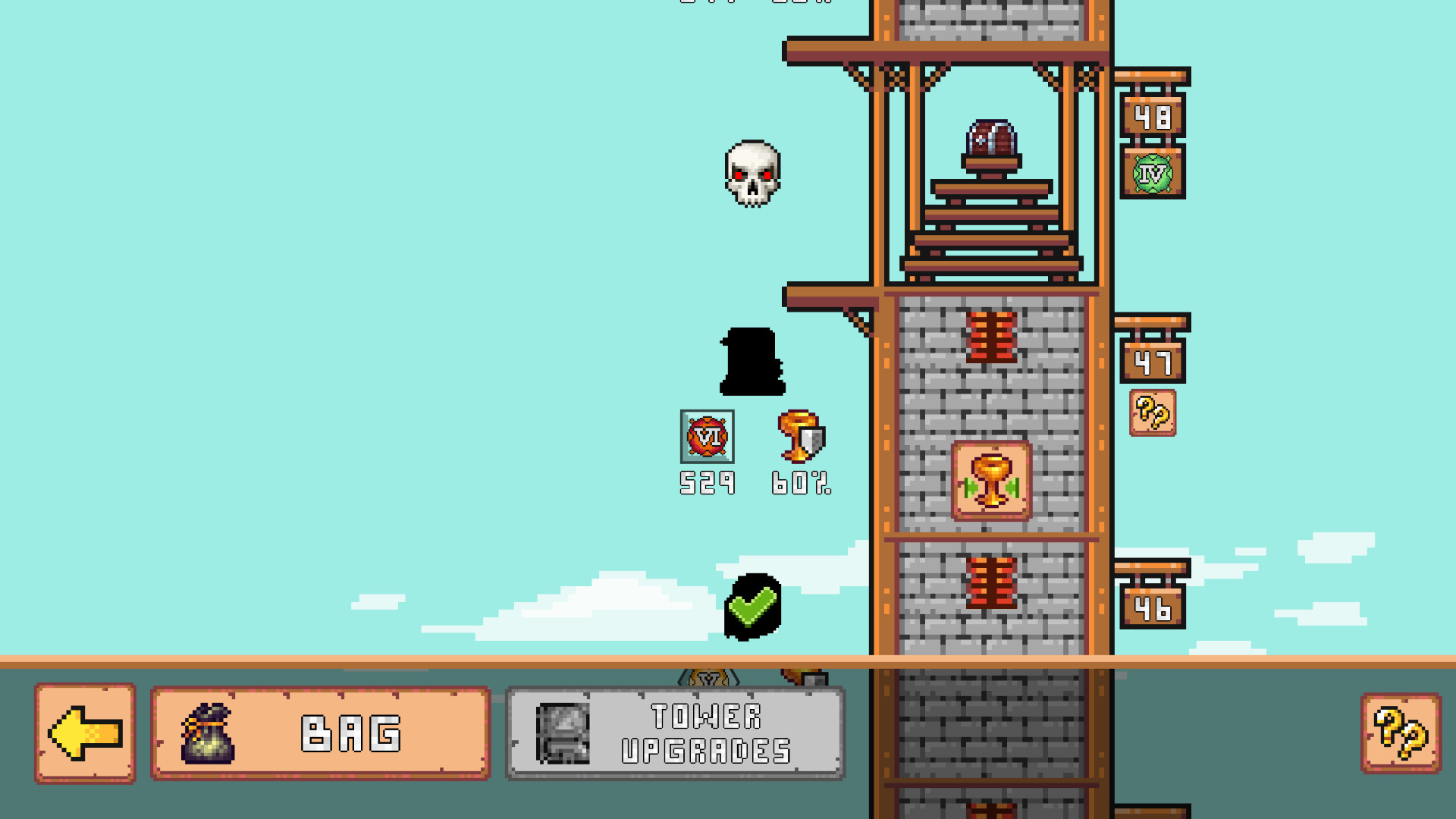1456x819 pixels.
Task: Click the lower torch near floor sign 46
Action: [992, 583]
